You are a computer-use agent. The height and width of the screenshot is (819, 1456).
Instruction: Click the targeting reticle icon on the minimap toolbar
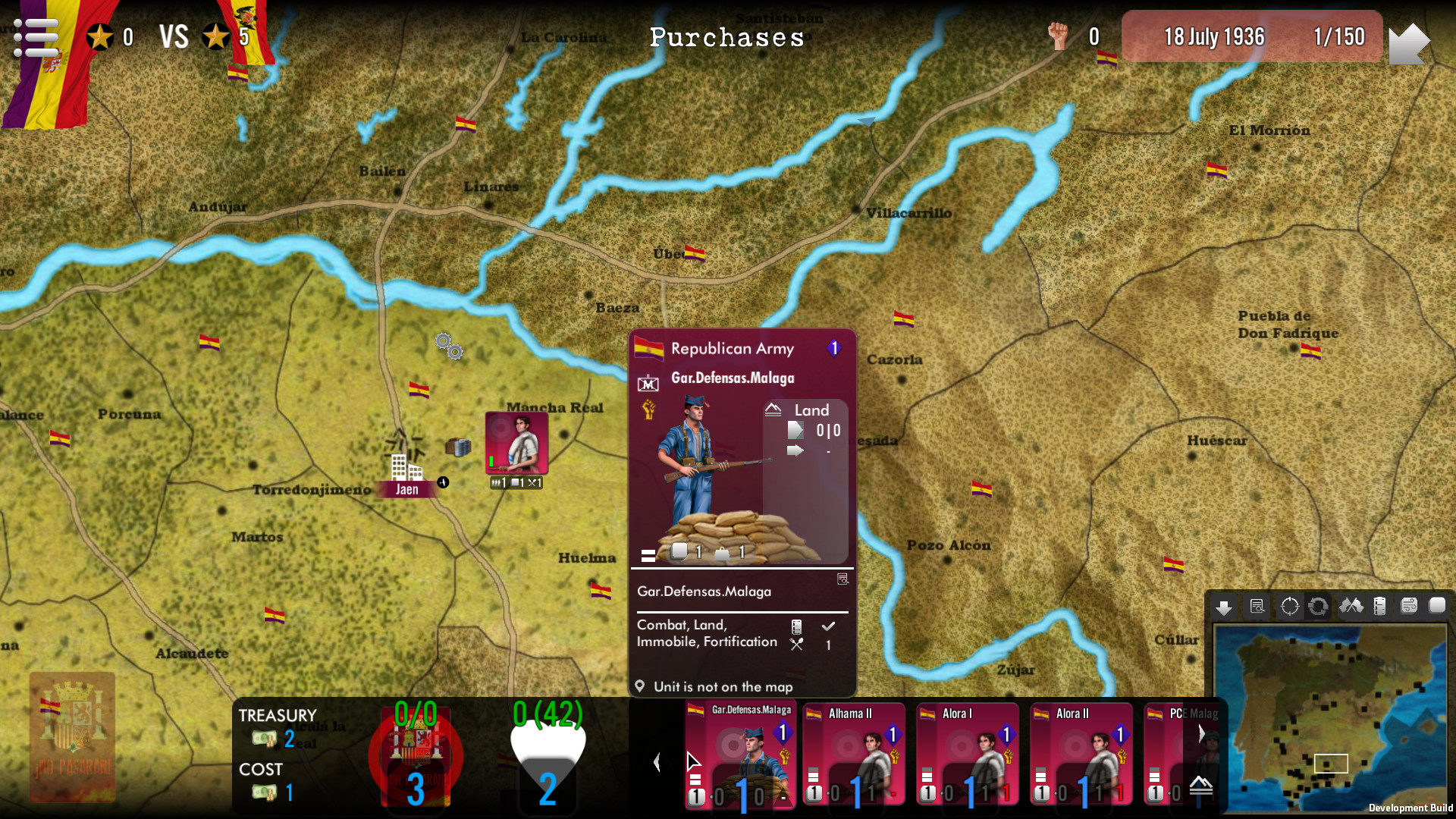click(x=1289, y=606)
